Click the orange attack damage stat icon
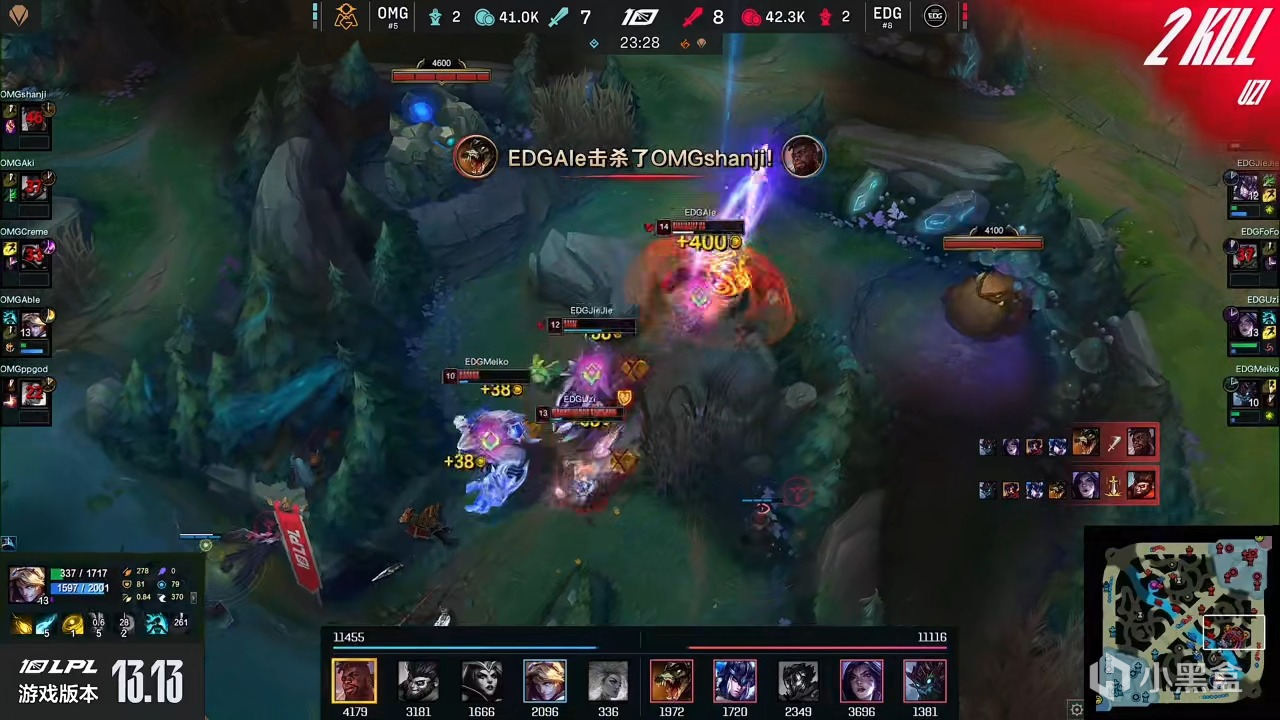The height and width of the screenshot is (720, 1280). point(127,571)
